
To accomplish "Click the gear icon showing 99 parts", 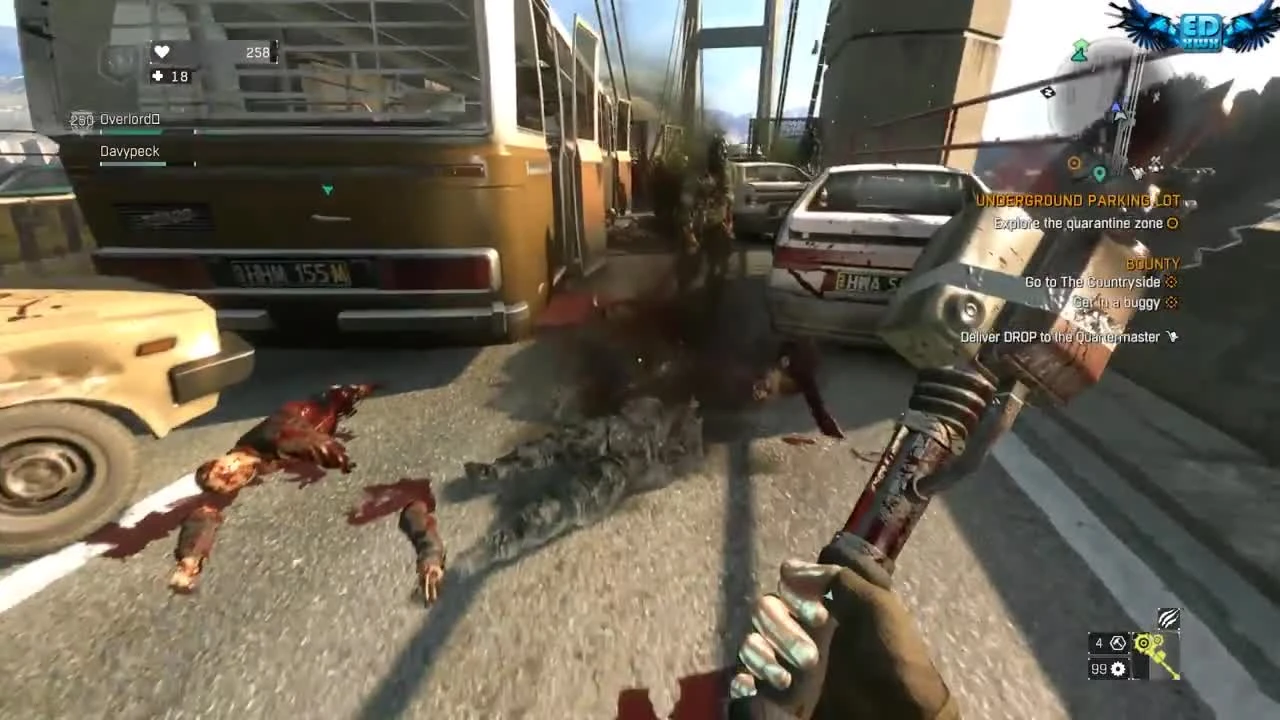I will pos(1117,669).
